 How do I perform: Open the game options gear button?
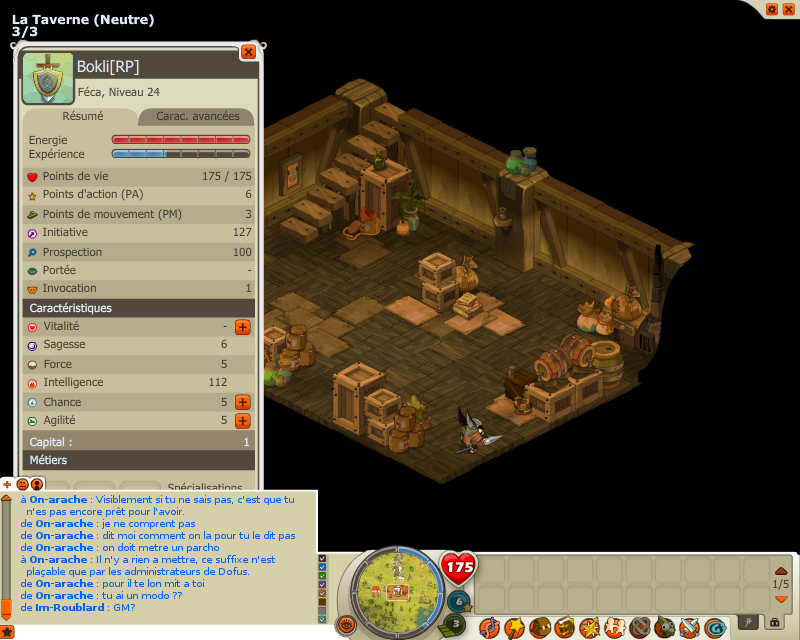771,9
